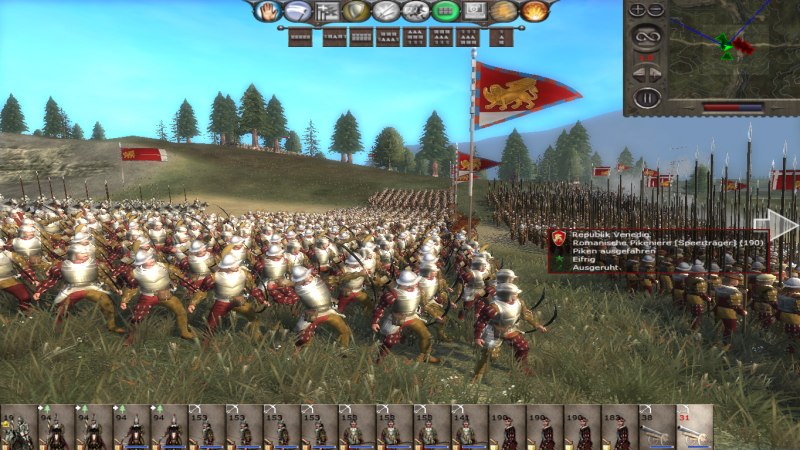
Task: Select the artillery unit card numbered 31
Action: pyautogui.click(x=694, y=427)
